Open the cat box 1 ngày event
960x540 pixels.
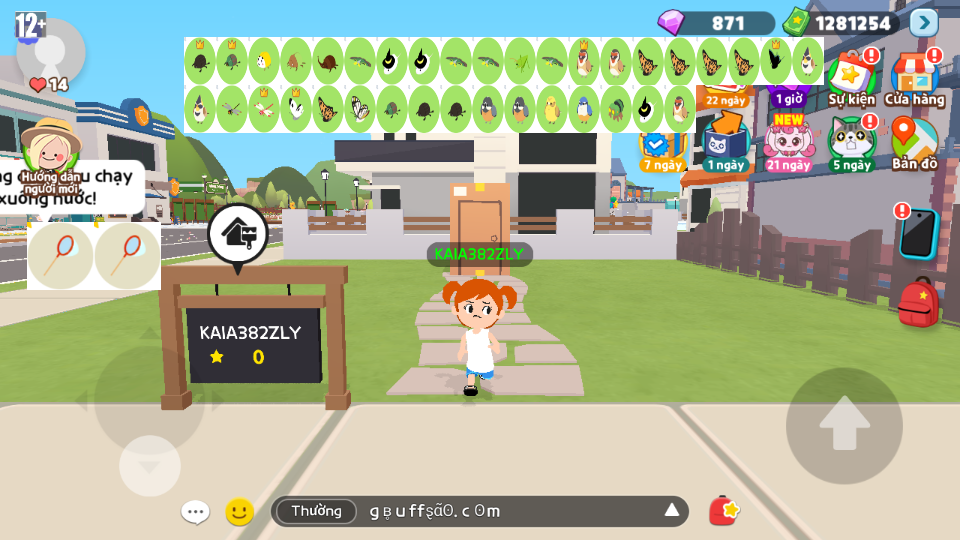[725, 143]
